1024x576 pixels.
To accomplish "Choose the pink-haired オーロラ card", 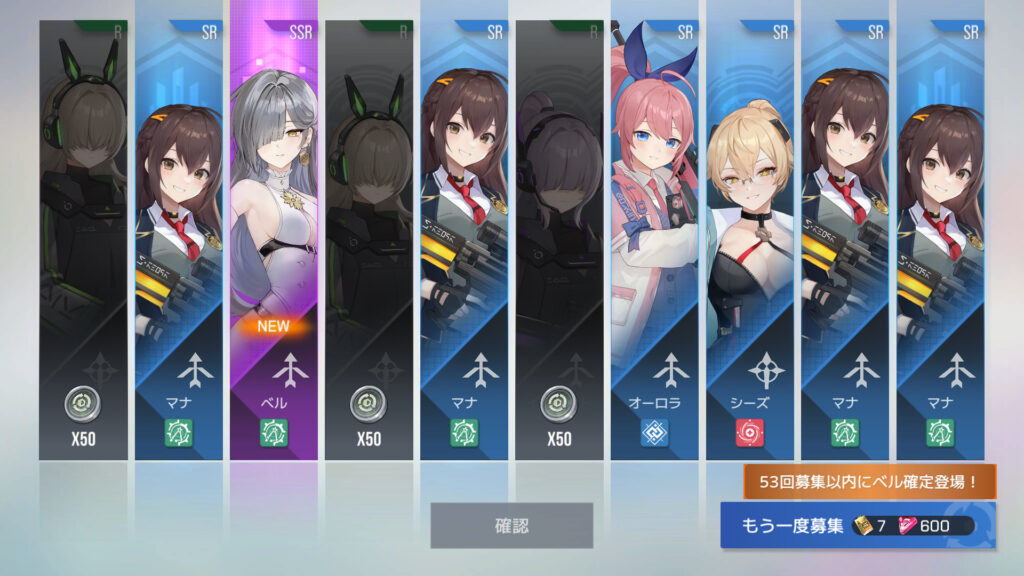I will point(655,240).
